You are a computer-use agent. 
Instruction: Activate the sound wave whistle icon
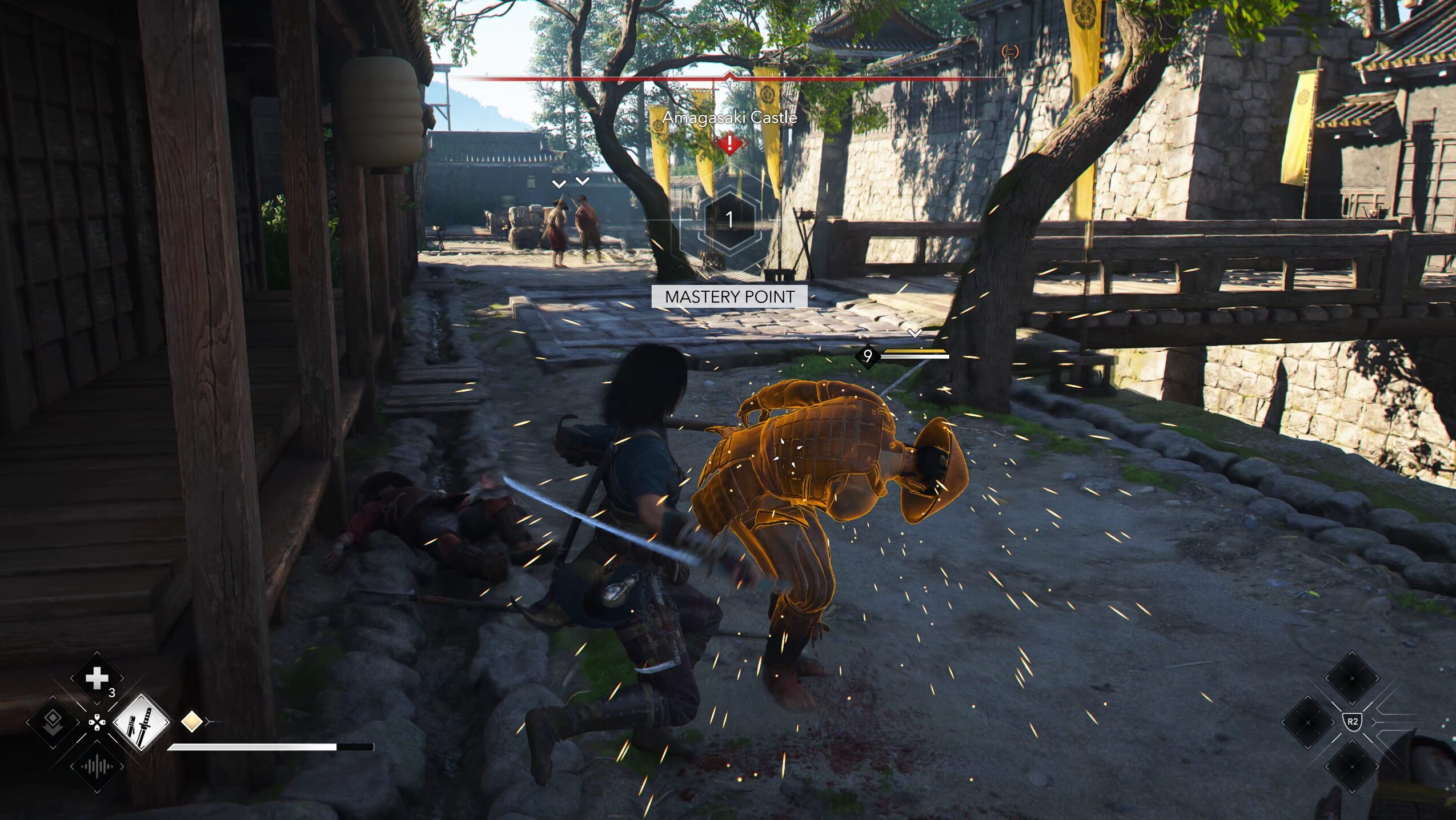click(x=97, y=766)
